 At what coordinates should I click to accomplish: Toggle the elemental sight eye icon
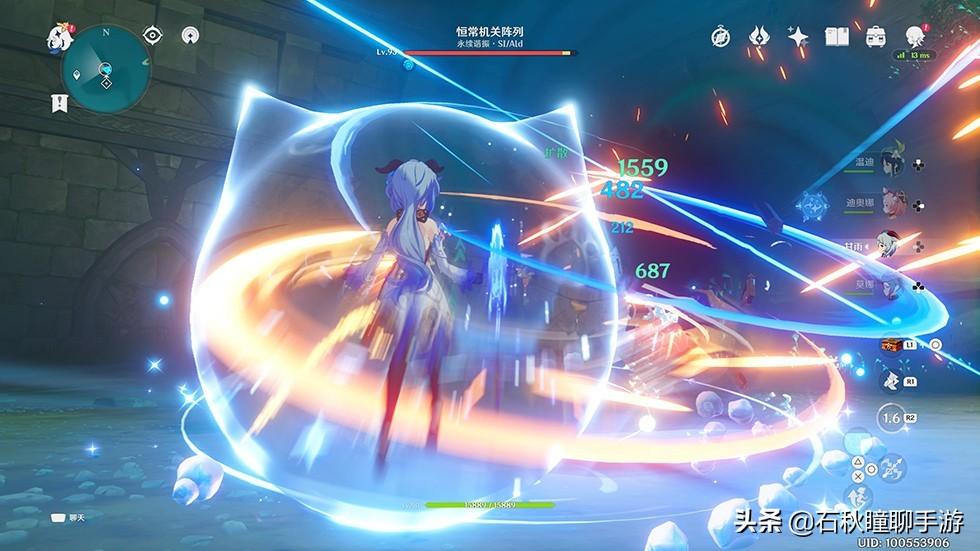[152, 35]
